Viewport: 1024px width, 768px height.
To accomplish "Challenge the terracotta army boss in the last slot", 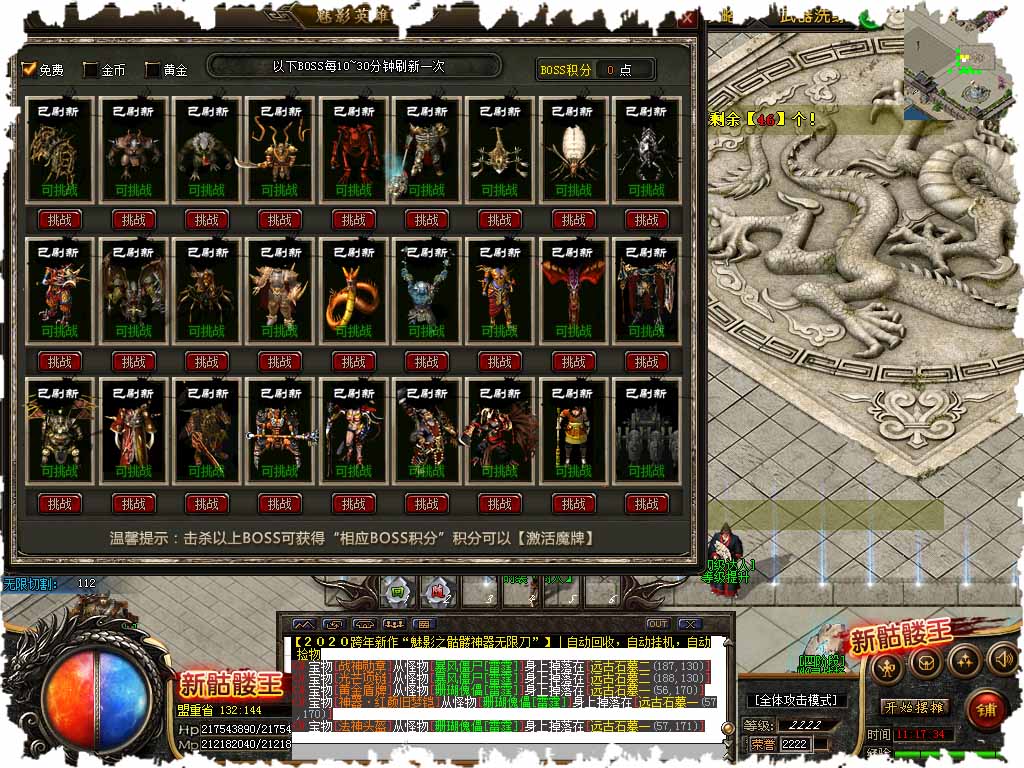I will [x=647, y=503].
